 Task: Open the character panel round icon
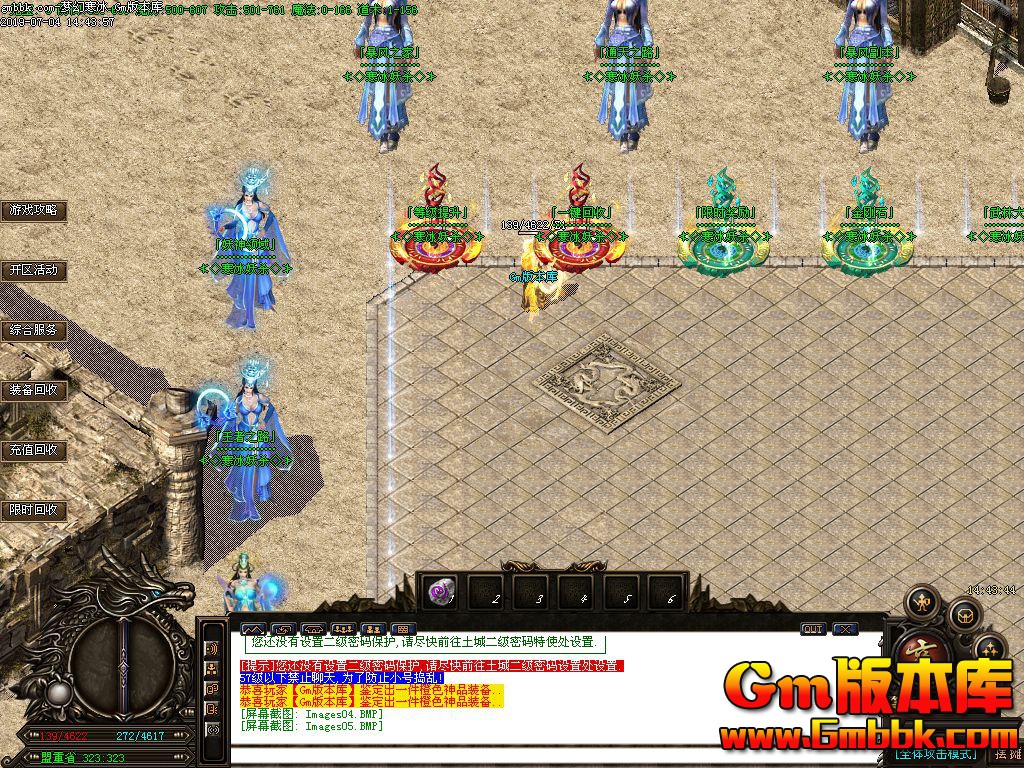tap(921, 603)
